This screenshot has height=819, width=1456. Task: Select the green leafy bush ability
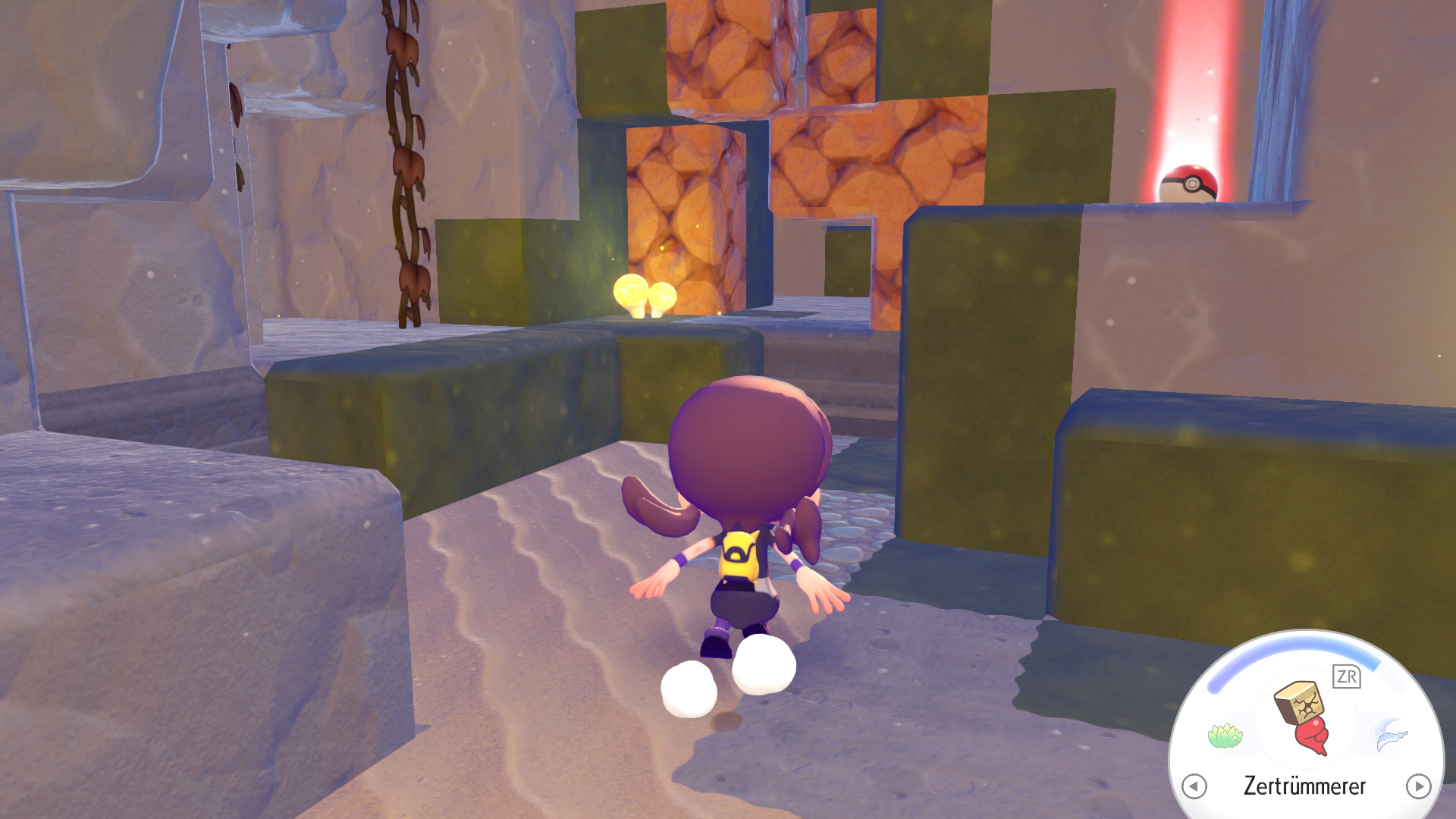pyautogui.click(x=1224, y=735)
